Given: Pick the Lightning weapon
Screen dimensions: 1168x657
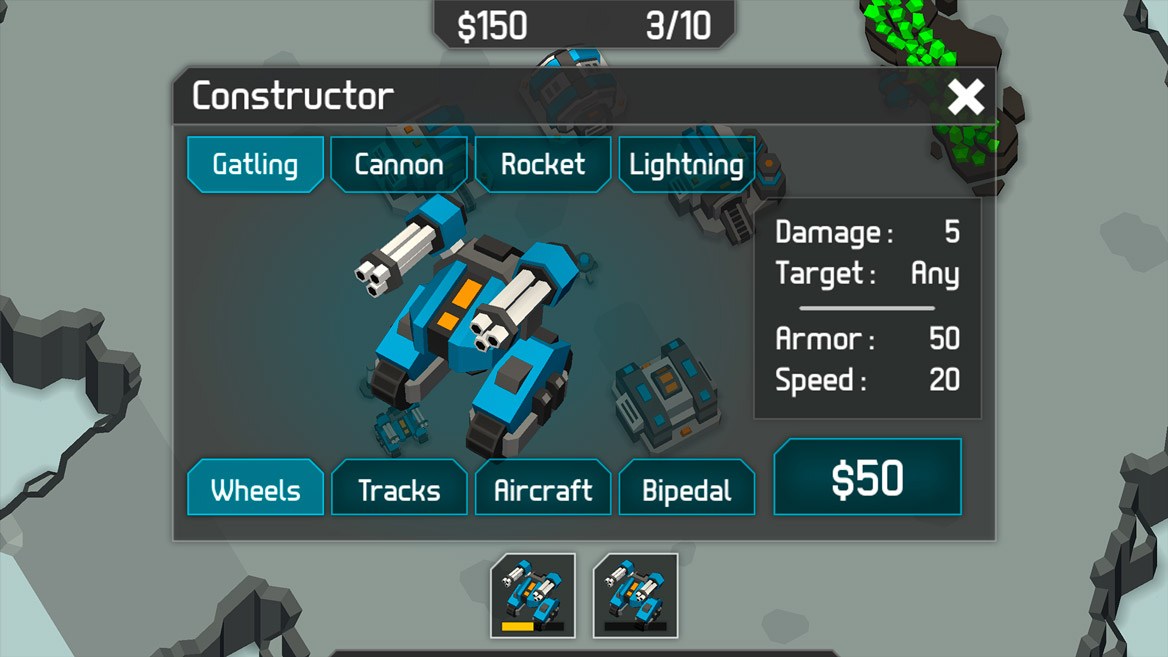Looking at the screenshot, I should 687,164.
